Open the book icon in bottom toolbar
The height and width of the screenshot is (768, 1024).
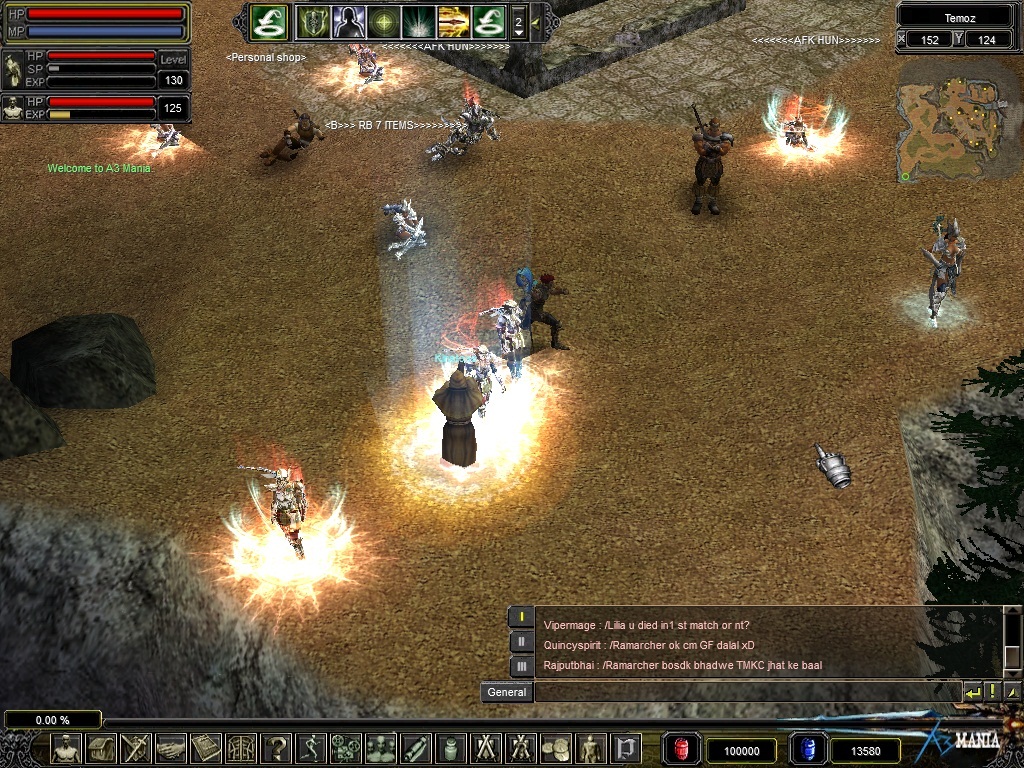pos(206,748)
